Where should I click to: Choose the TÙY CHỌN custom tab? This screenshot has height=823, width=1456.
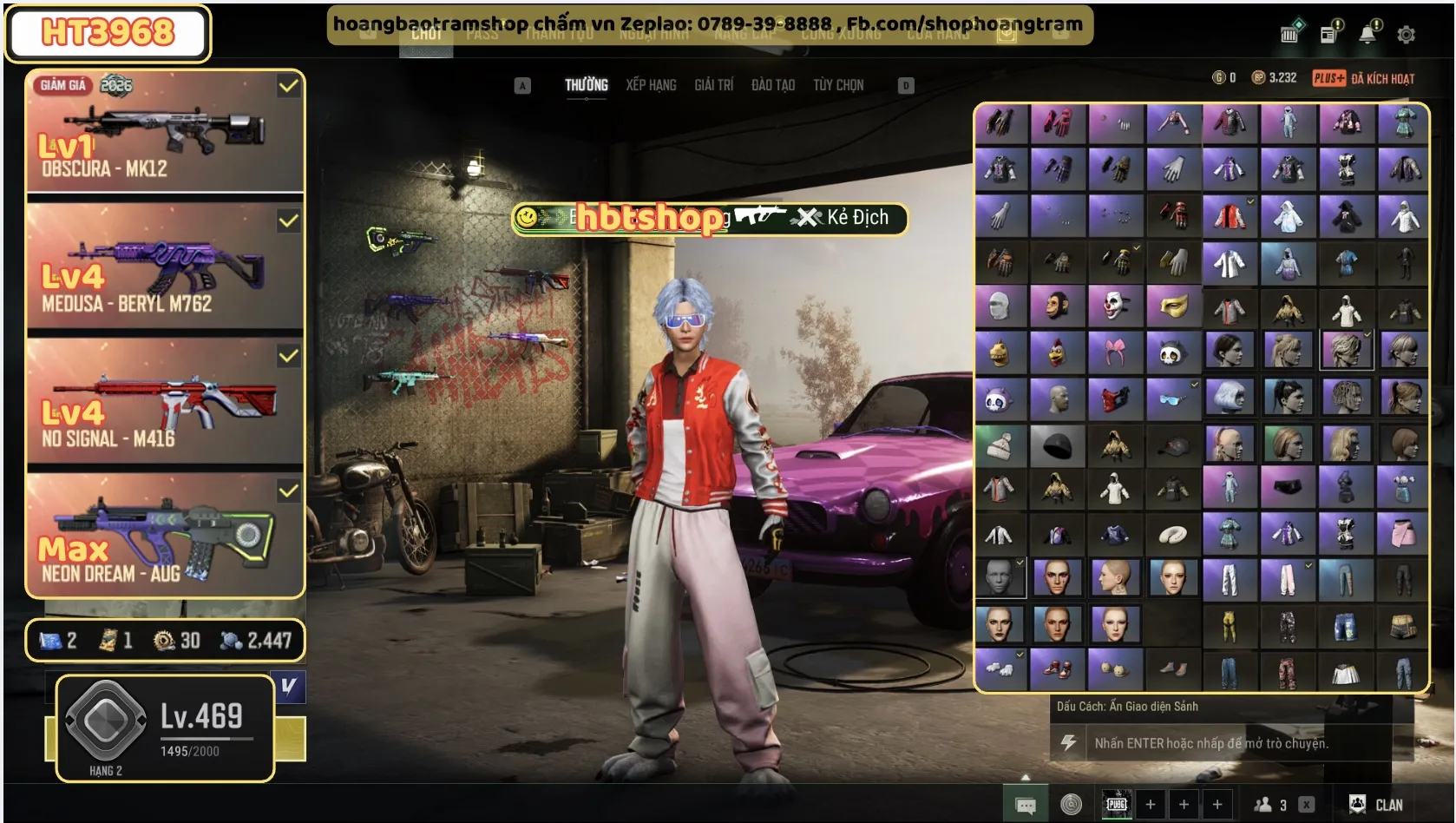(x=837, y=85)
